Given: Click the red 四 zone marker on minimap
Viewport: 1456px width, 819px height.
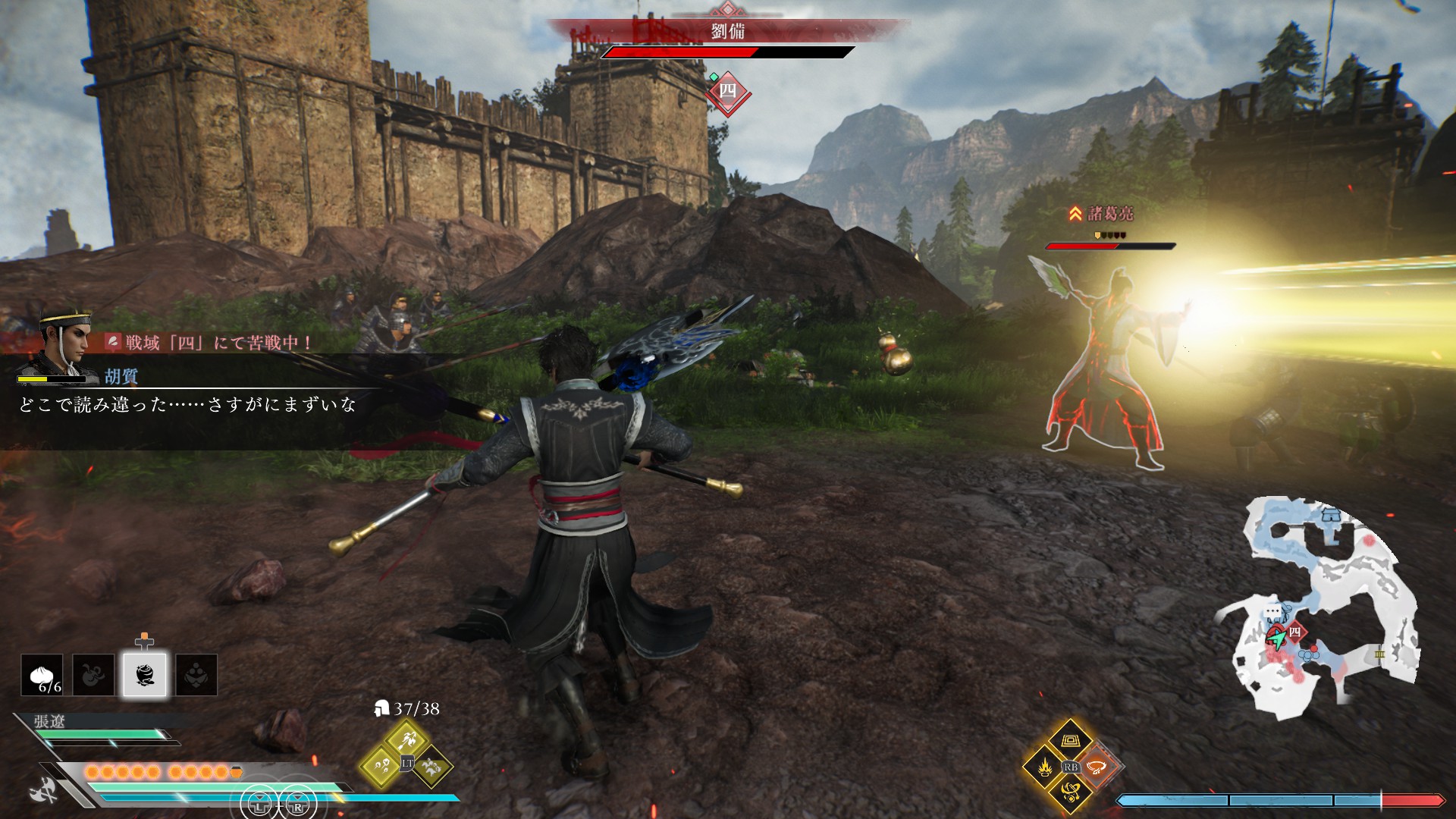Looking at the screenshot, I should tap(1295, 632).
